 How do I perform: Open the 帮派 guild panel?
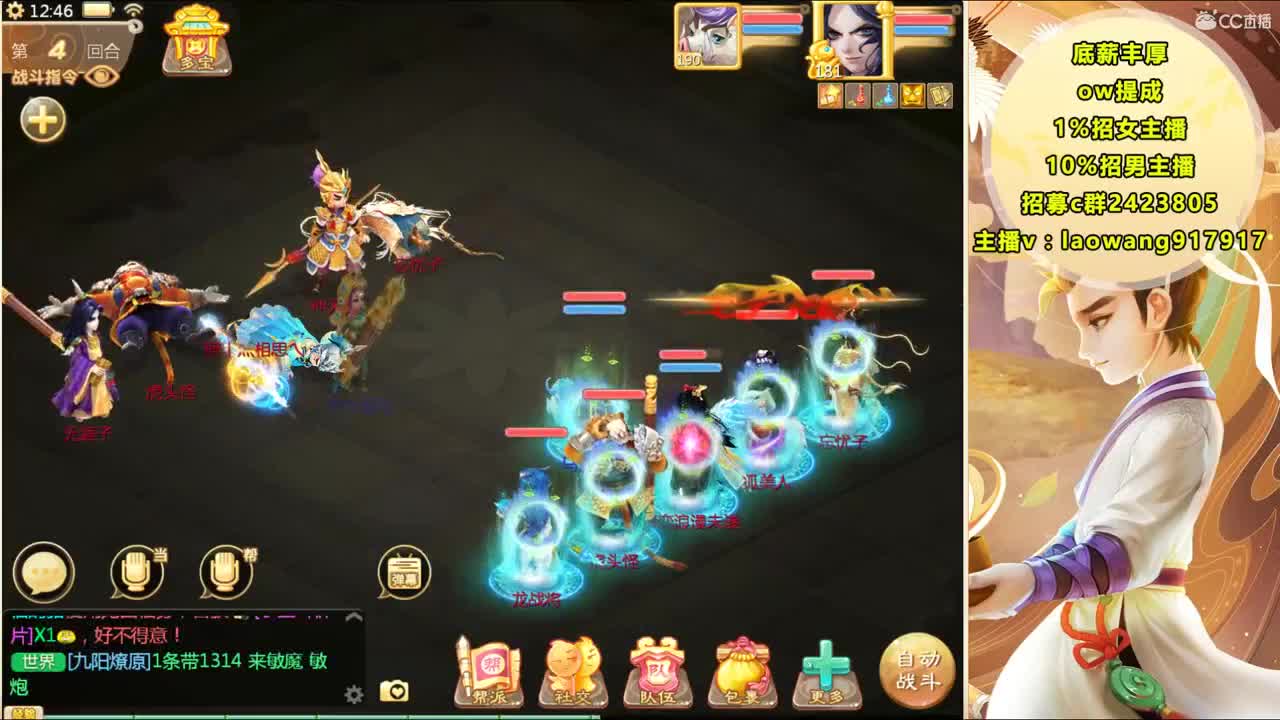coord(489,666)
